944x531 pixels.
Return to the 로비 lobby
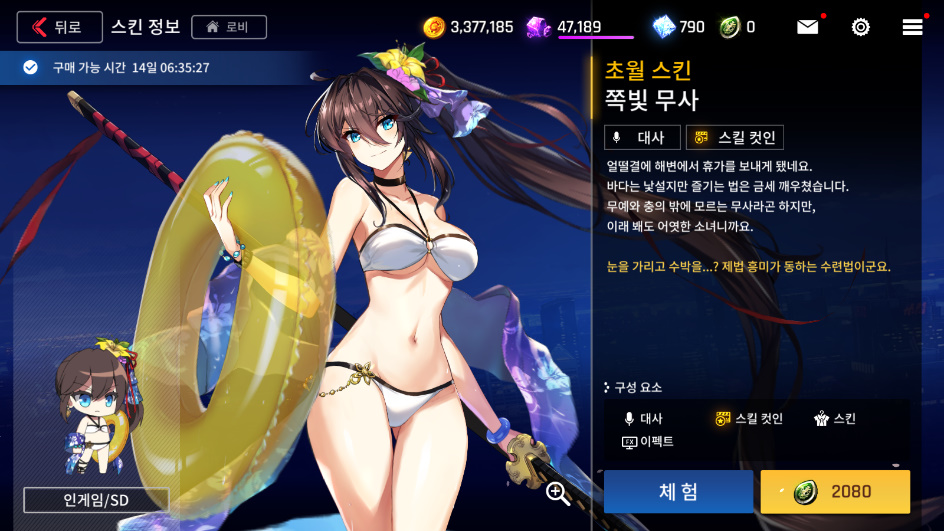click(x=228, y=27)
